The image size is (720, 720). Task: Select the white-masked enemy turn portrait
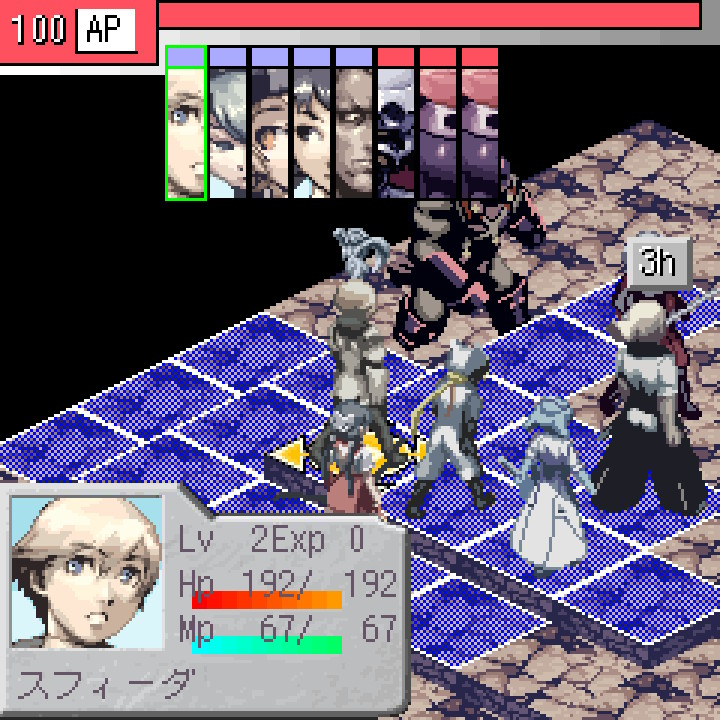click(396, 124)
